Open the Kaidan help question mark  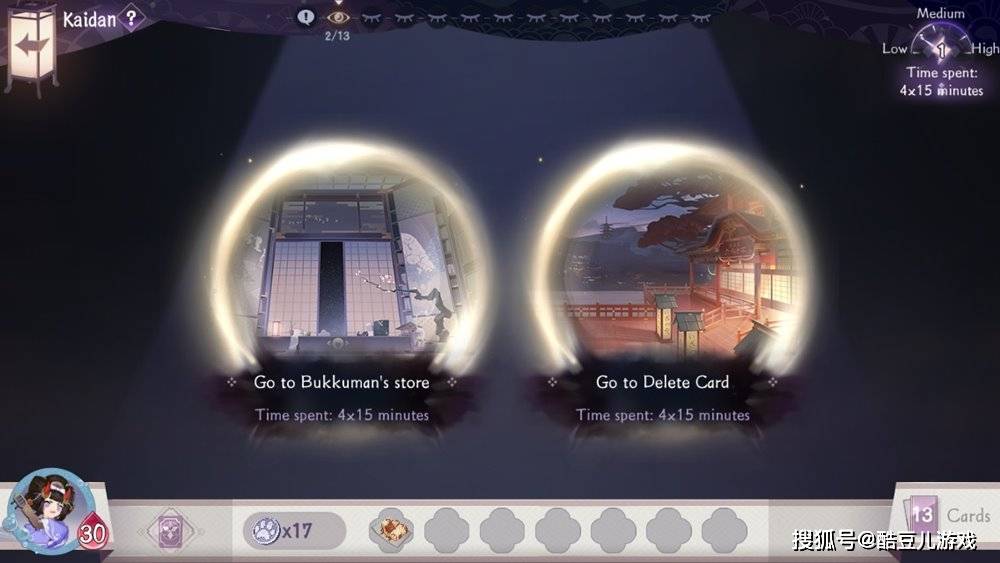click(130, 18)
